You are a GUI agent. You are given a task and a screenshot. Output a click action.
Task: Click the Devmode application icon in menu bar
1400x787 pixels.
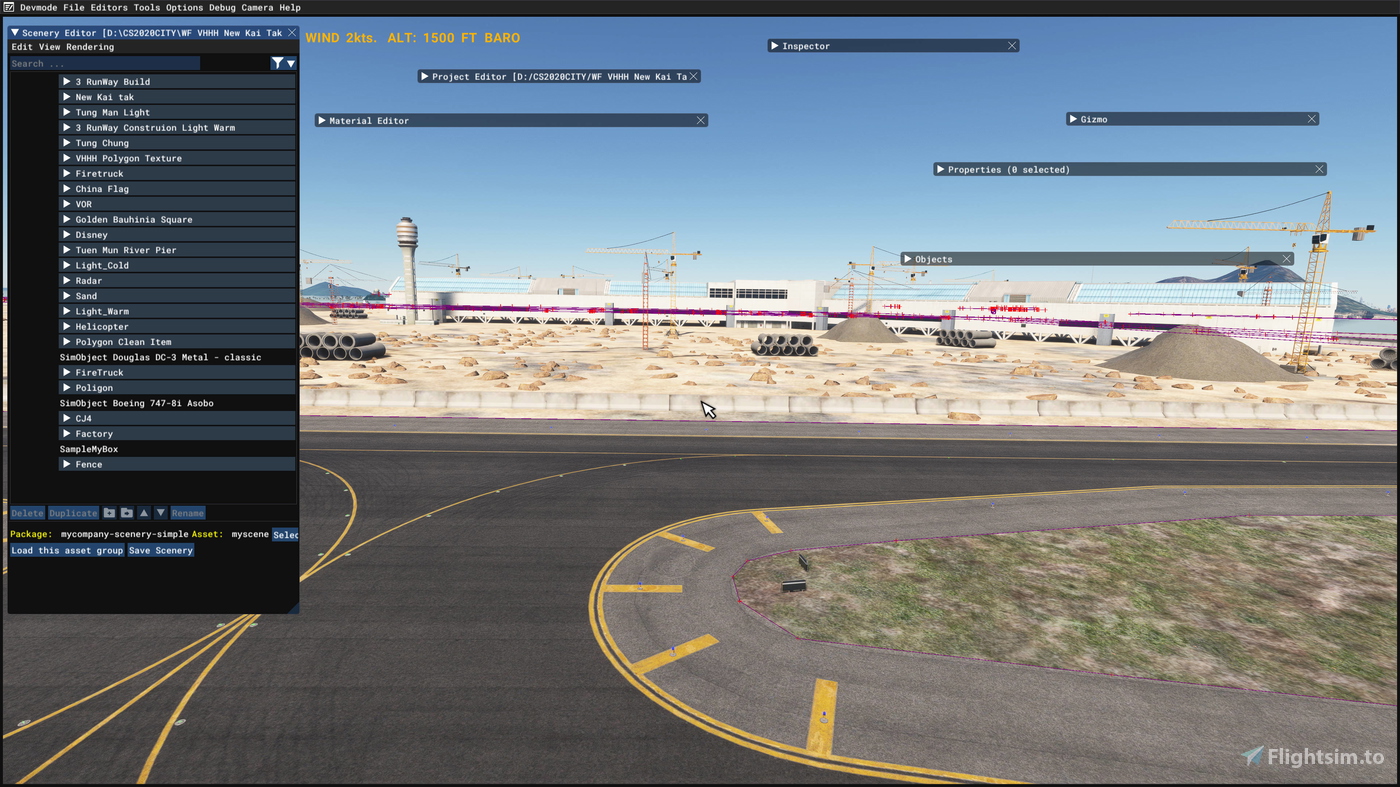click(8, 7)
